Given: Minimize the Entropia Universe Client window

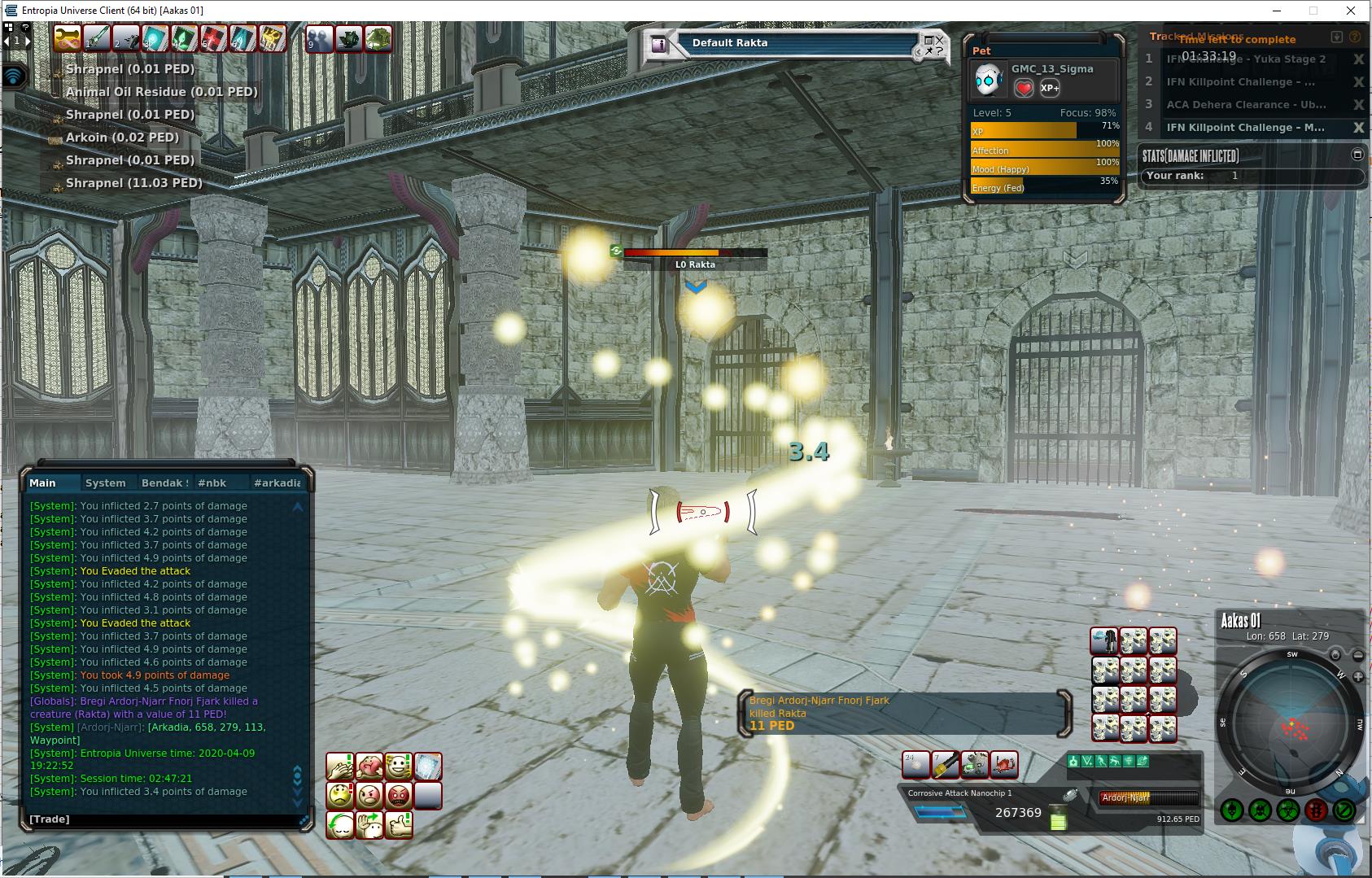Looking at the screenshot, I should click(1276, 11).
